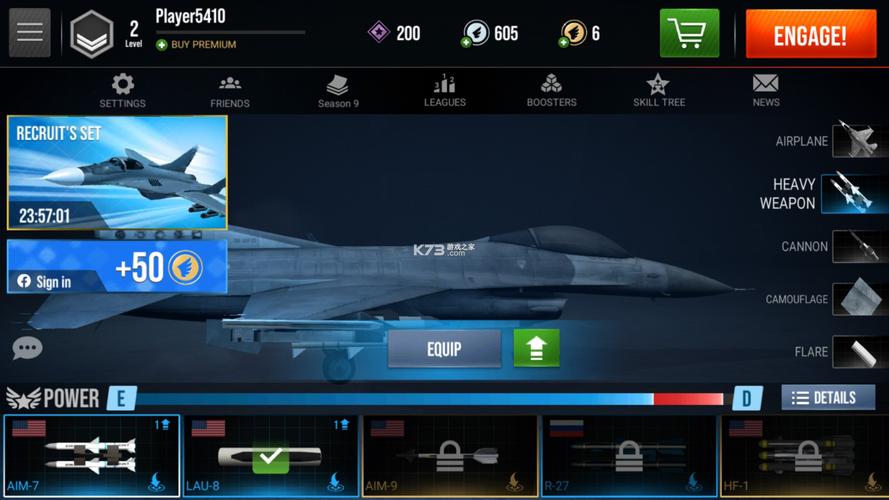Tap the green shopping cart button

[689, 33]
